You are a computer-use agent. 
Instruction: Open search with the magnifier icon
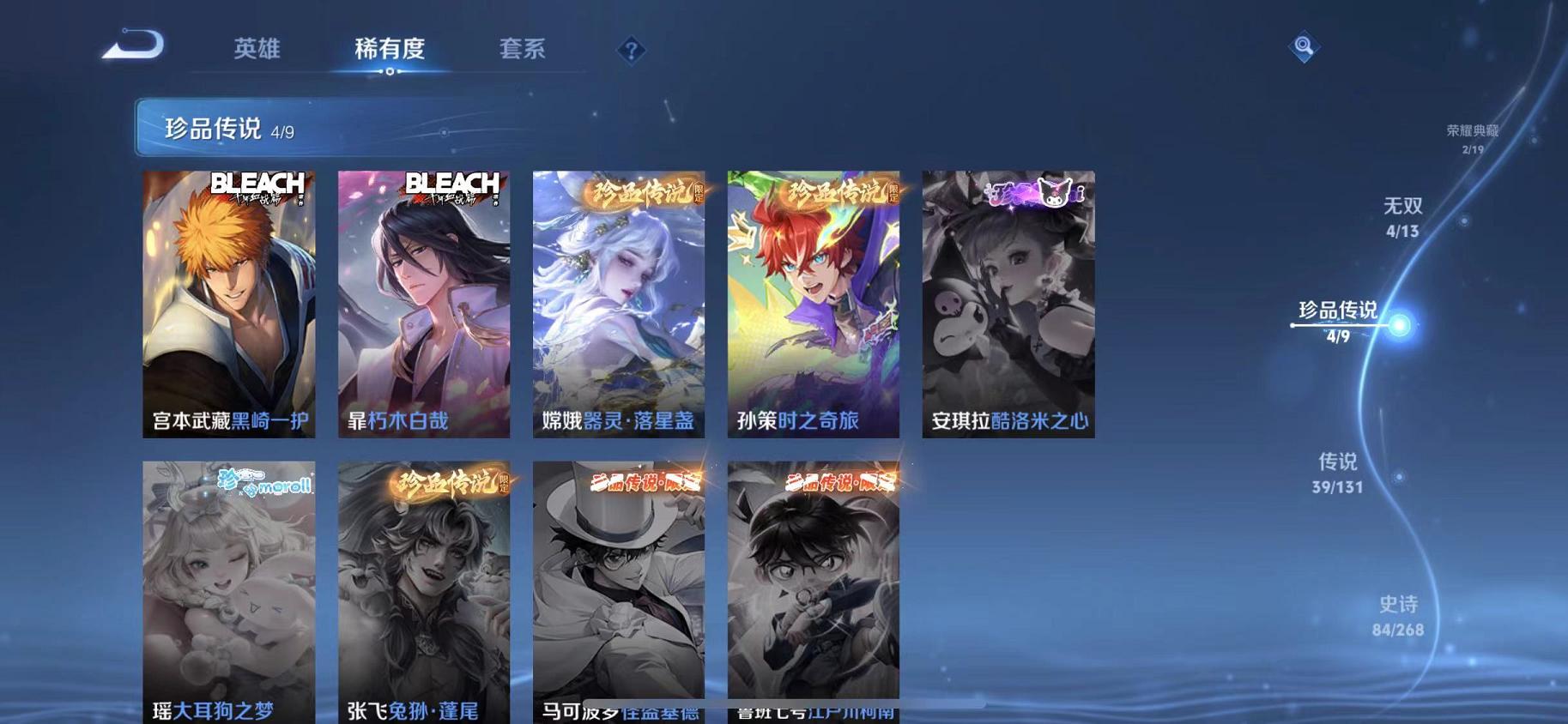point(1303,45)
